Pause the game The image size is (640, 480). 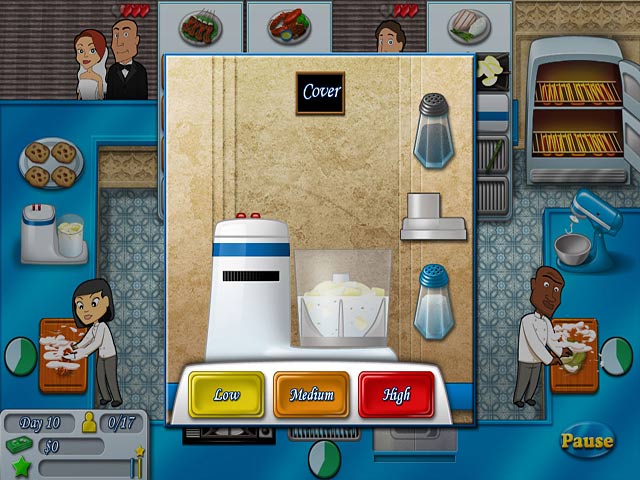[586, 440]
